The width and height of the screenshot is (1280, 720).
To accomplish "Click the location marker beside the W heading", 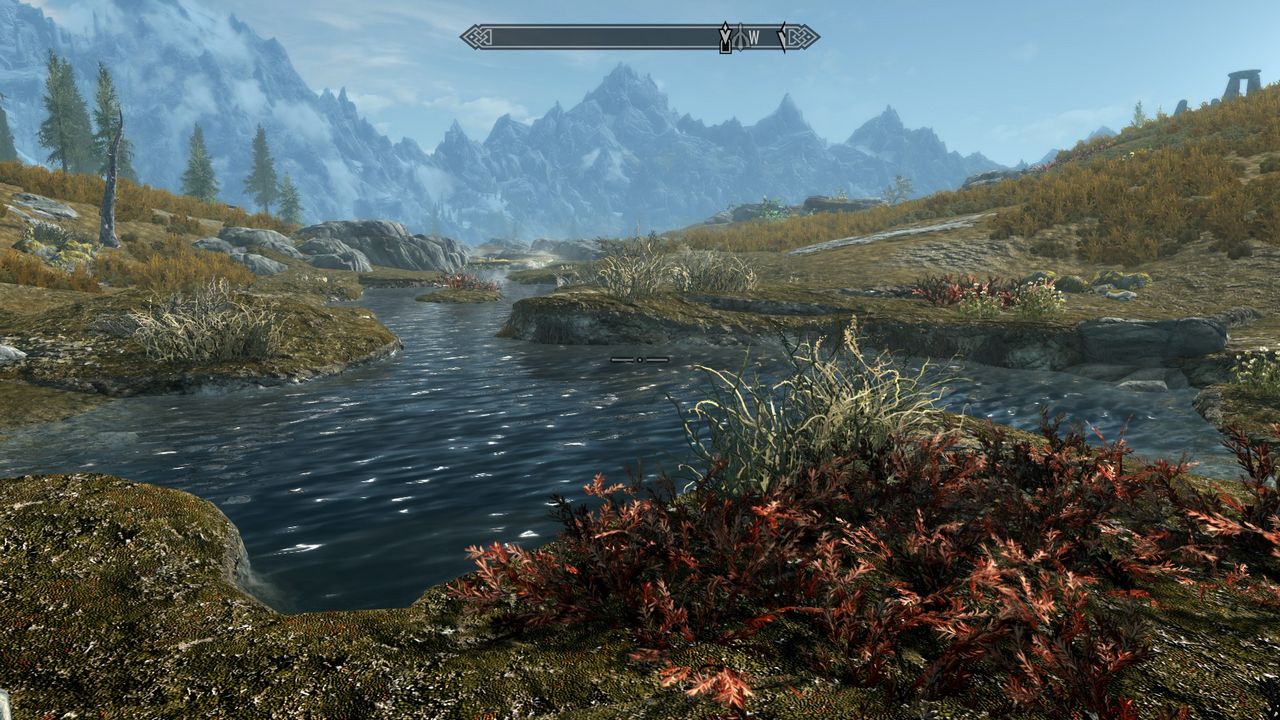I will click(739, 38).
